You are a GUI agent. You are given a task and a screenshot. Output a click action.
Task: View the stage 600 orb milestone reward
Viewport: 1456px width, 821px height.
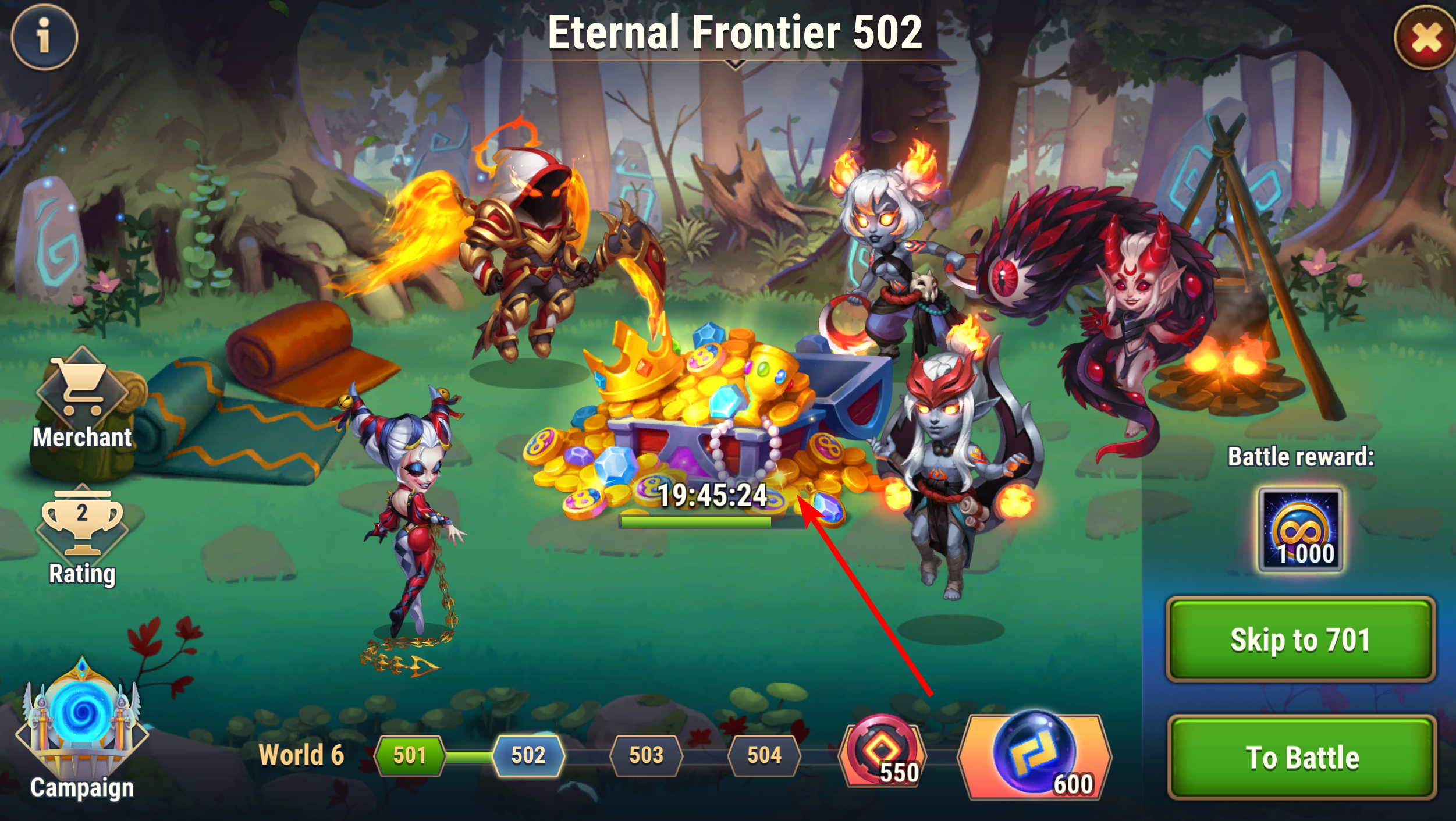[1035, 755]
